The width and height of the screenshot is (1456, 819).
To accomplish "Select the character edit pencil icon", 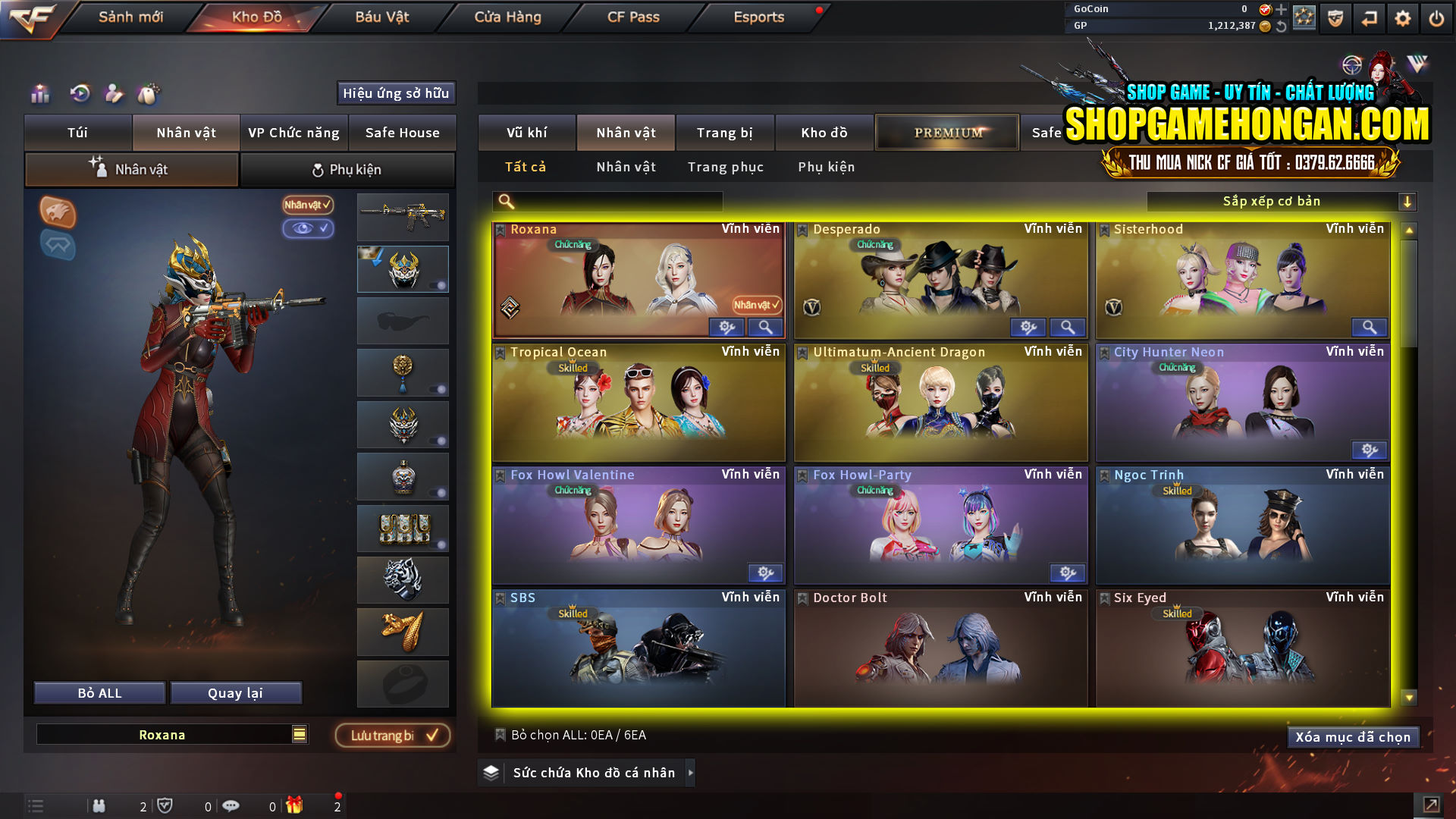I will [114, 94].
